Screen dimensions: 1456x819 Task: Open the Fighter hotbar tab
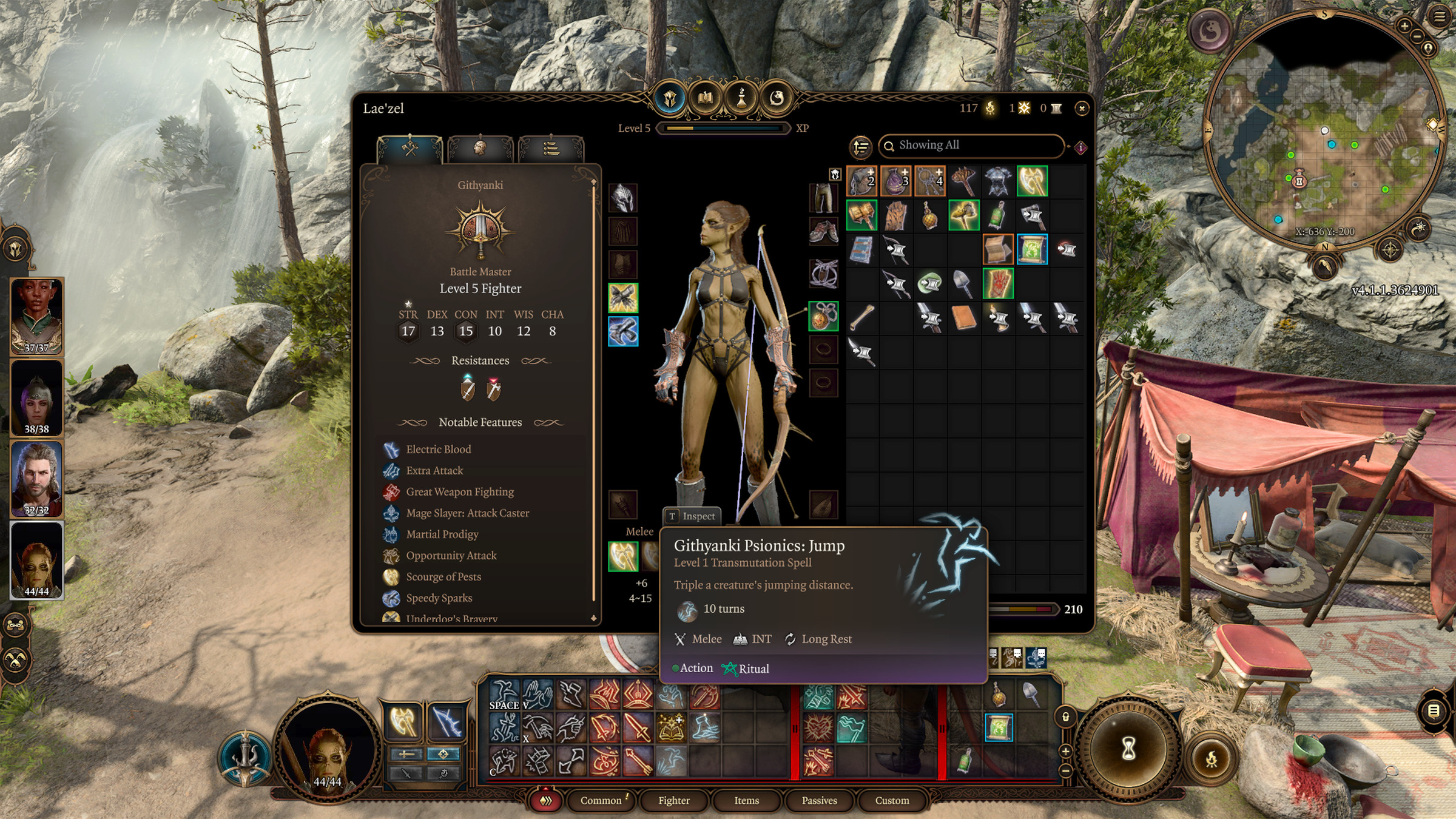coord(673,800)
